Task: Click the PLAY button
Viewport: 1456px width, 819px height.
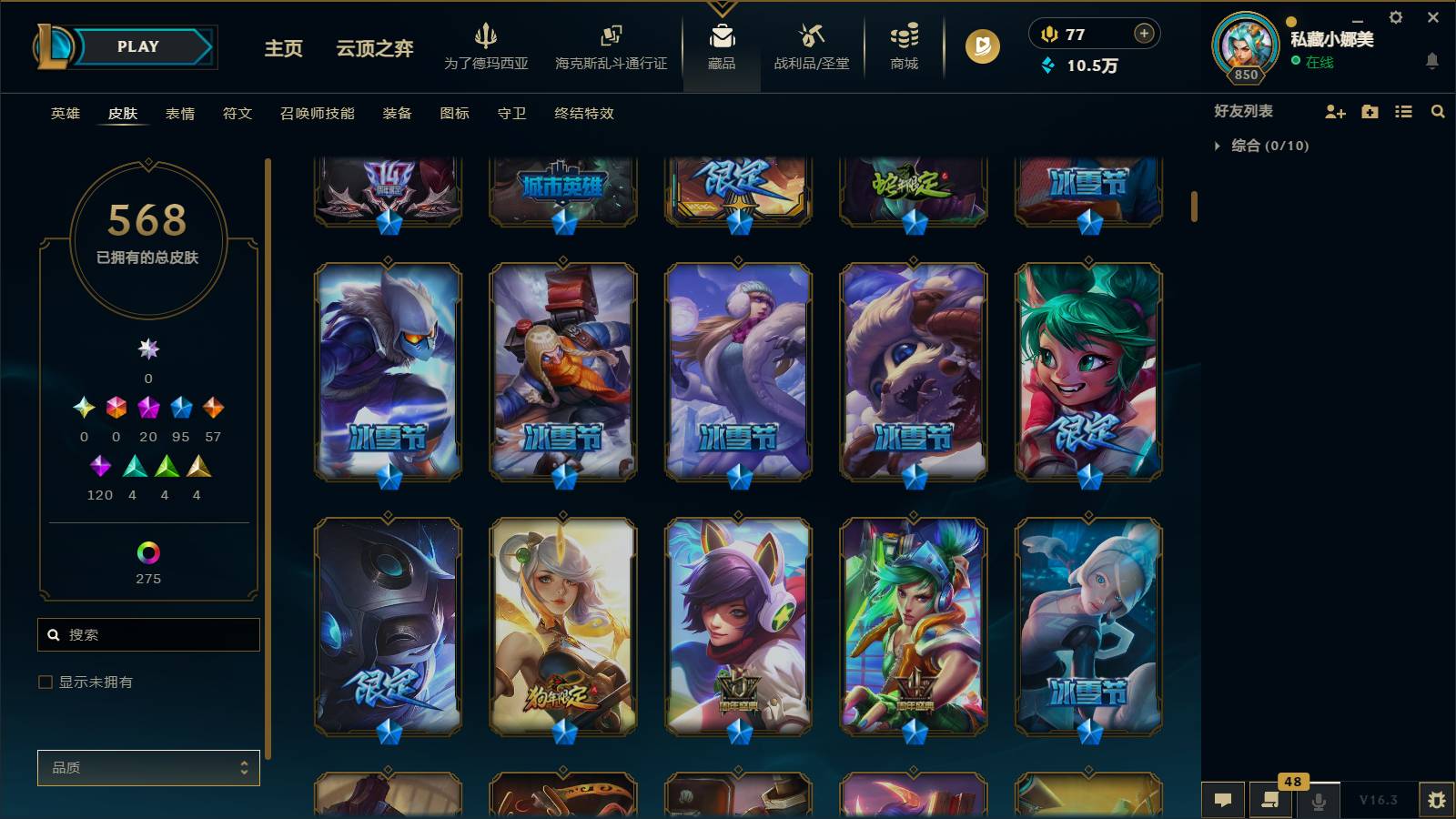Action: [x=136, y=46]
